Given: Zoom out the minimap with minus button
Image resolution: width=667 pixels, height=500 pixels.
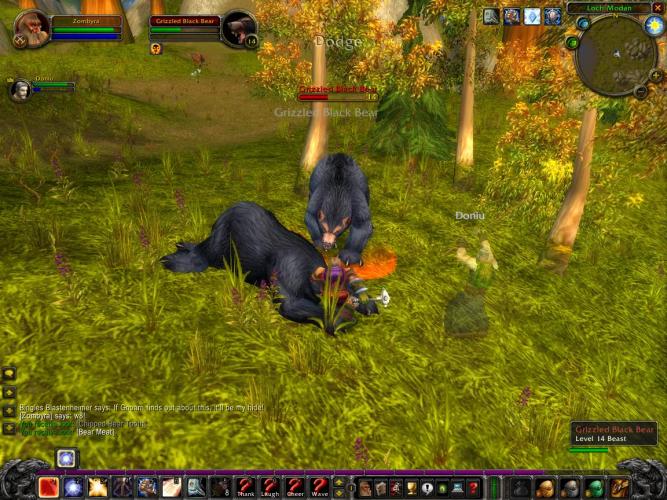Looking at the screenshot, I should (x=640, y=91).
